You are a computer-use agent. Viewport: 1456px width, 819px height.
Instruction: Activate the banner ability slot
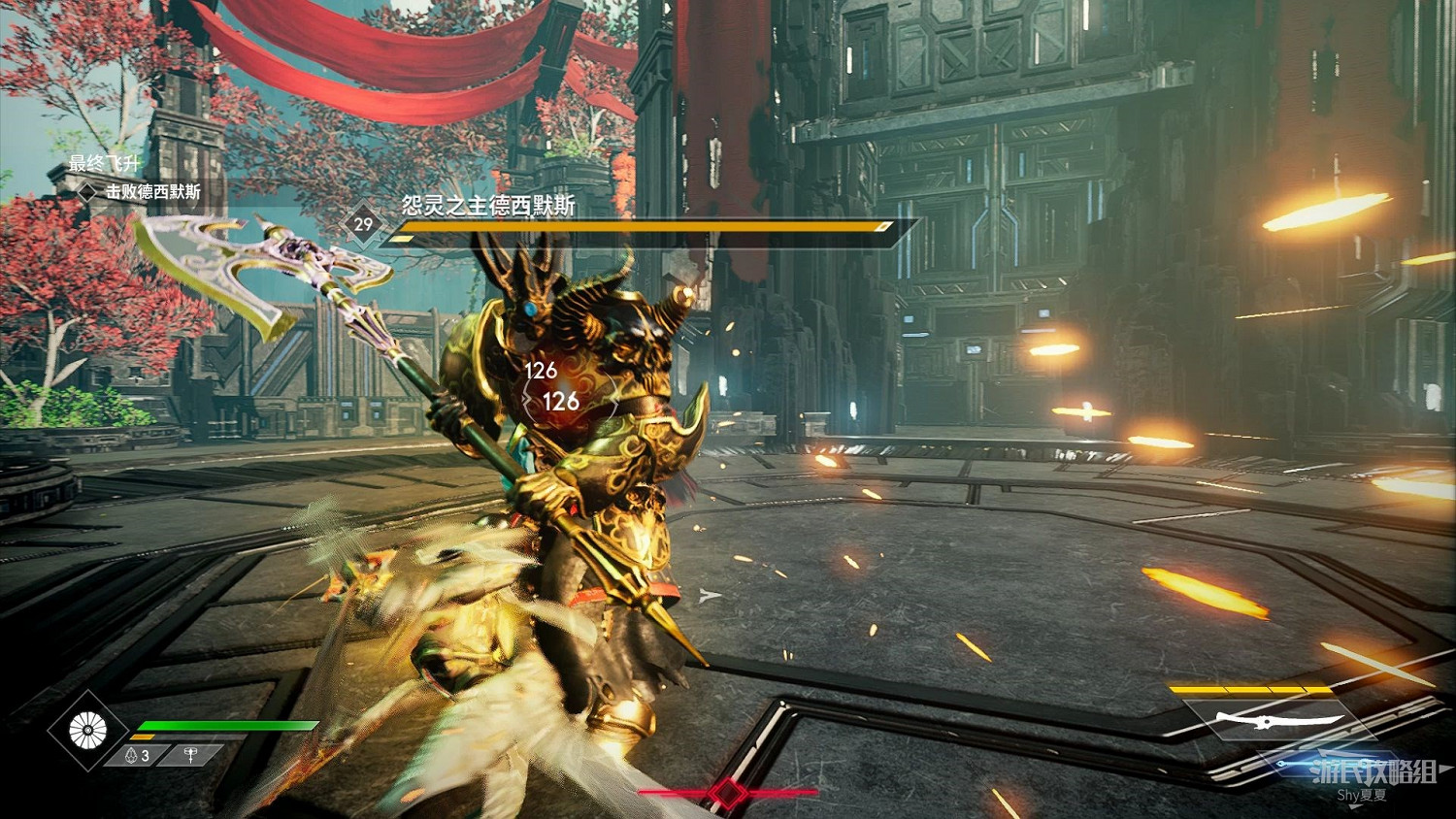click(x=191, y=755)
